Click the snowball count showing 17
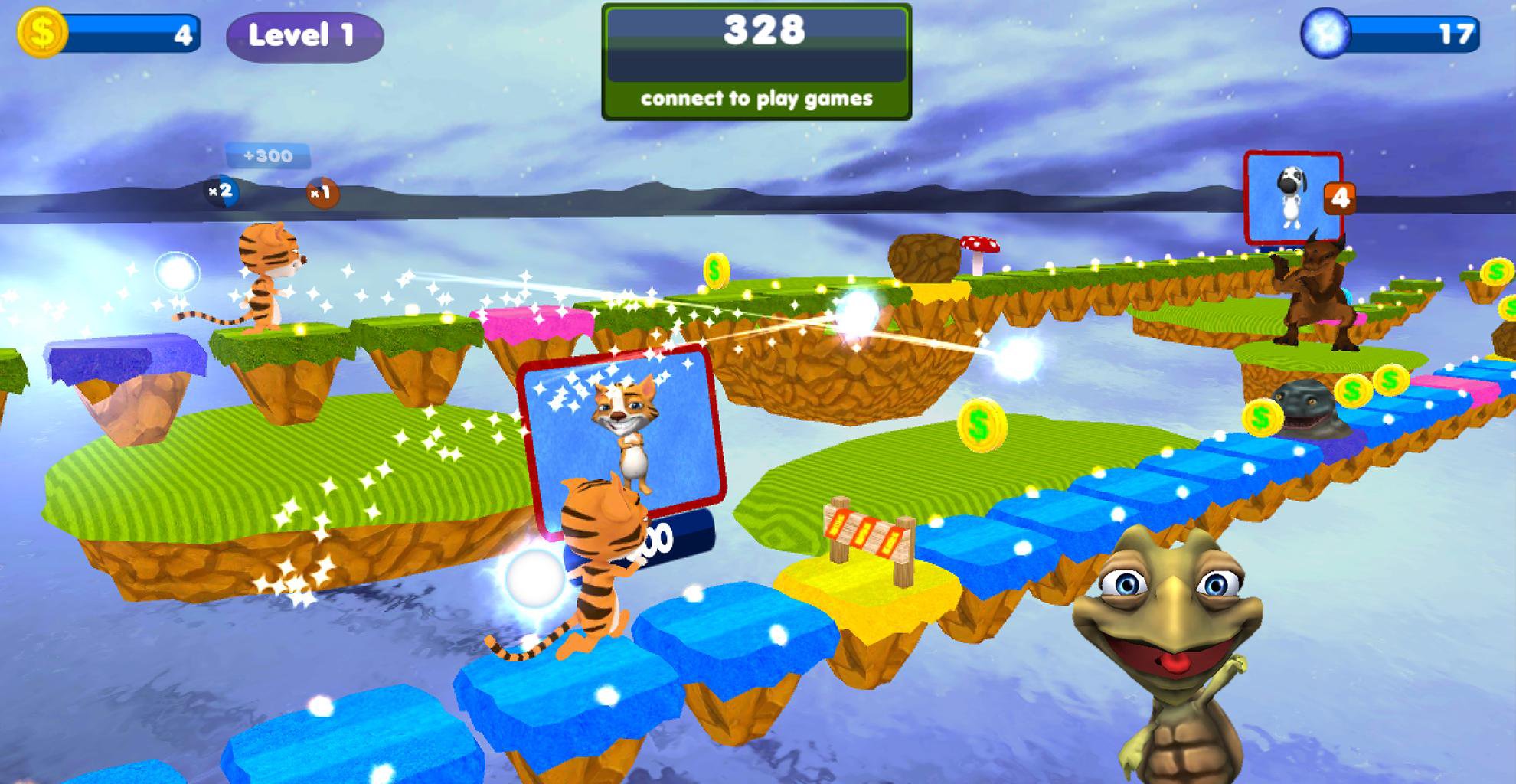Image resolution: width=1516 pixels, height=784 pixels. coord(1459,31)
